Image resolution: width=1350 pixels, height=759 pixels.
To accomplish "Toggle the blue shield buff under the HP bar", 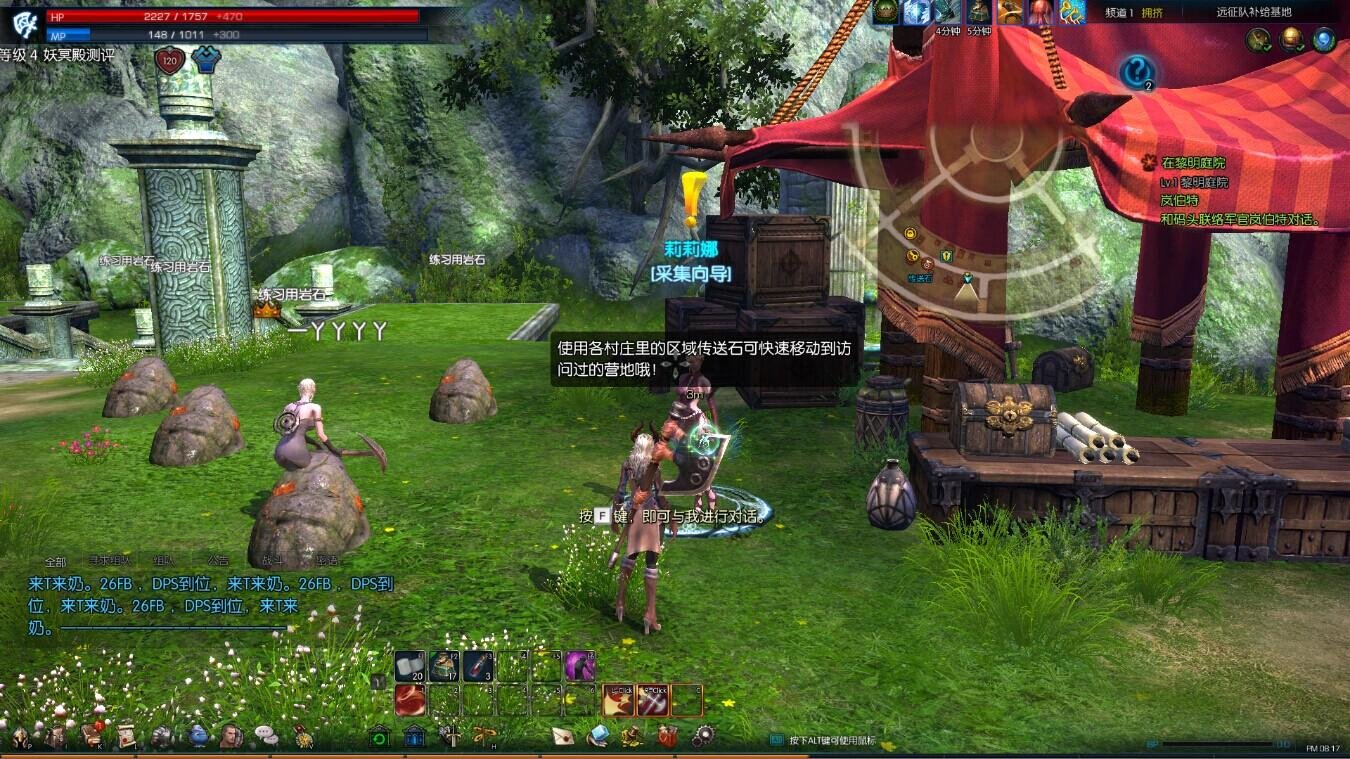I will 204,59.
